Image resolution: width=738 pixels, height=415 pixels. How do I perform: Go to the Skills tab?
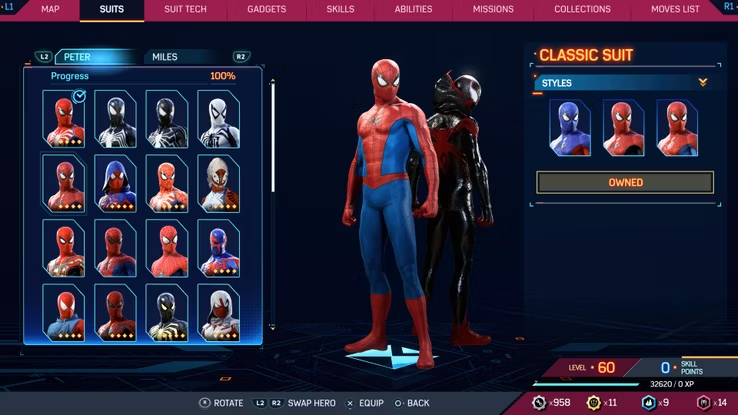(340, 9)
